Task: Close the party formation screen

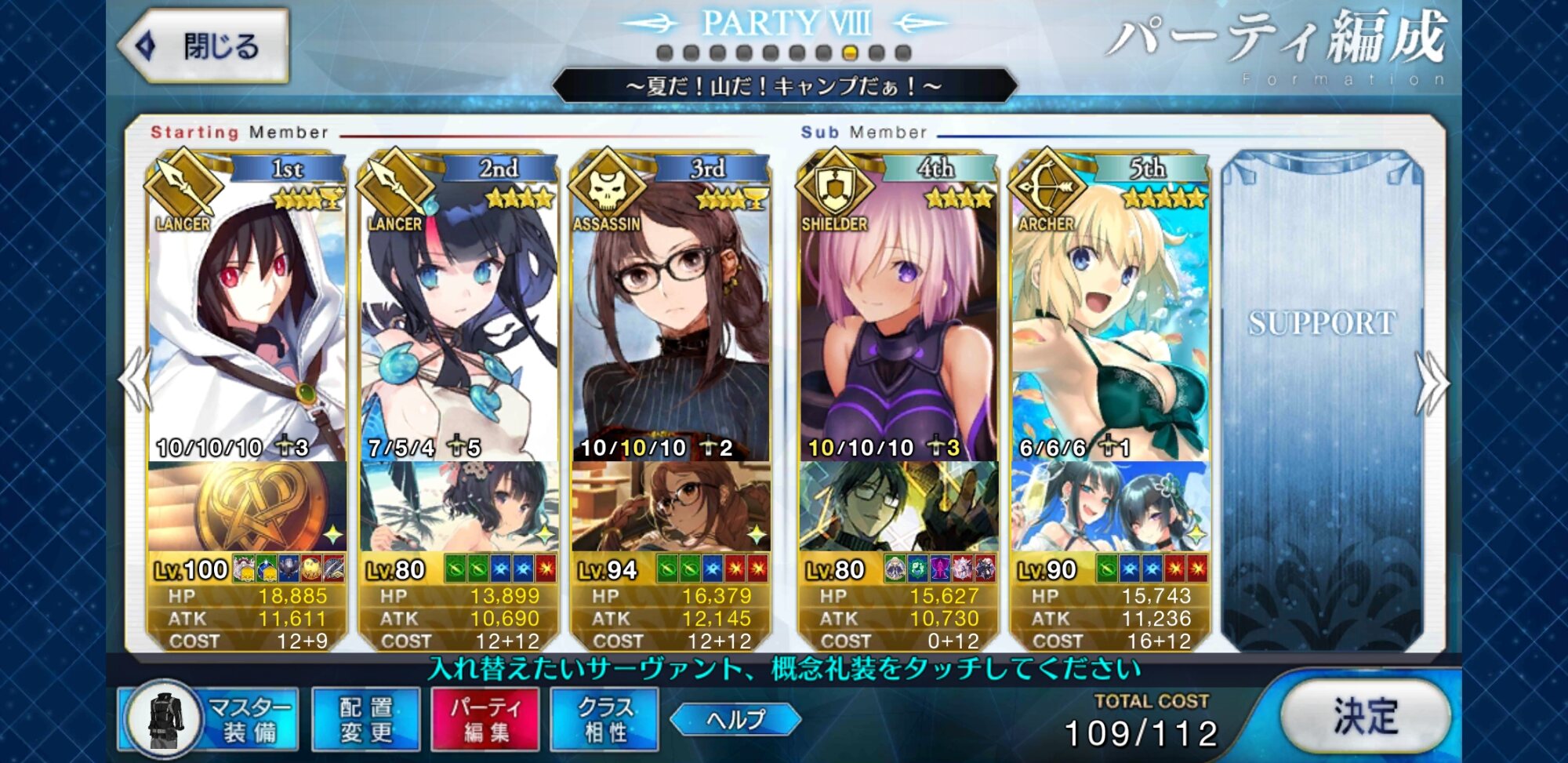Action: [x=205, y=46]
